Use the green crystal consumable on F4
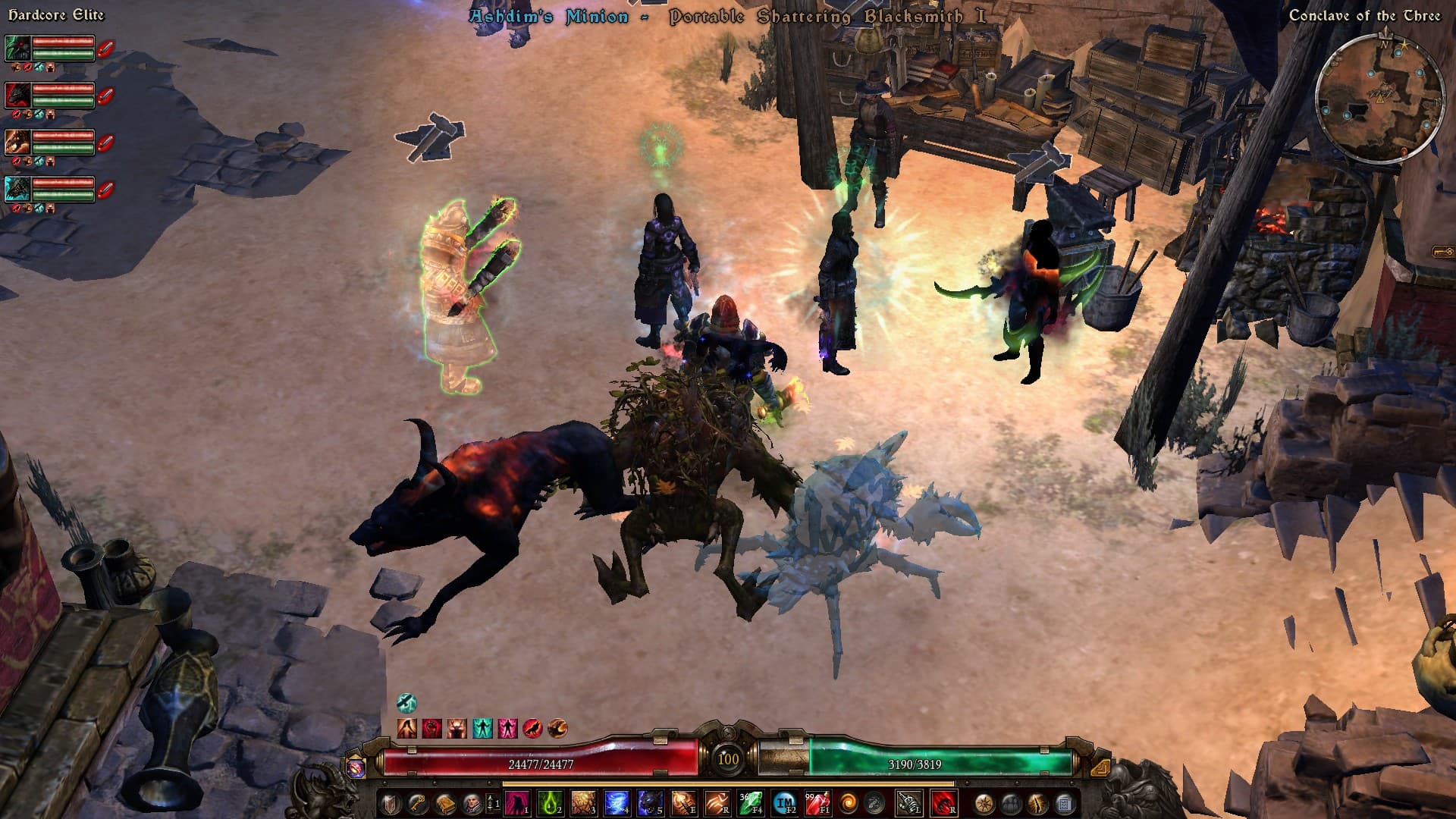This screenshot has height=819, width=1456. pos(750,803)
